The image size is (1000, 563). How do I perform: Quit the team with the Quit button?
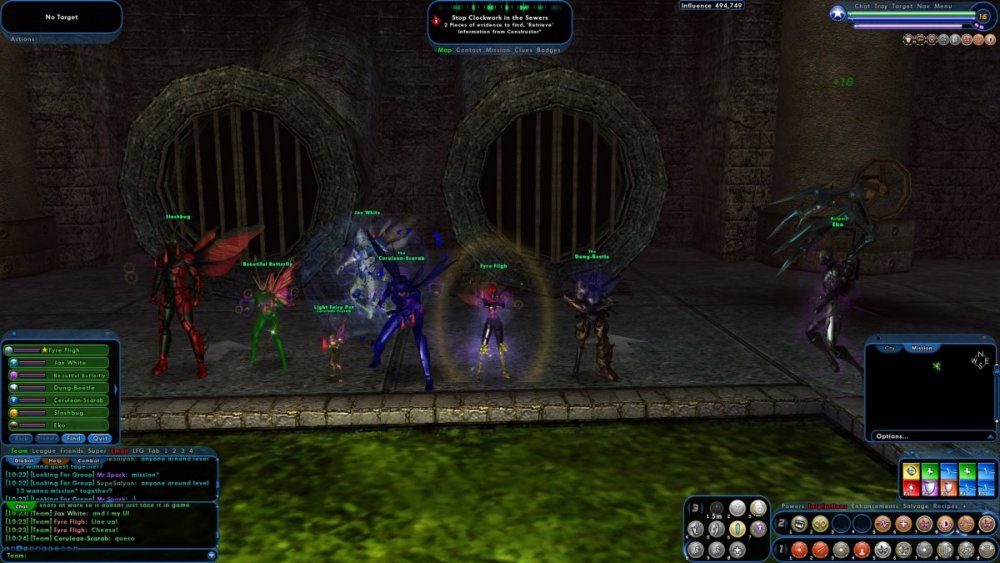point(99,438)
